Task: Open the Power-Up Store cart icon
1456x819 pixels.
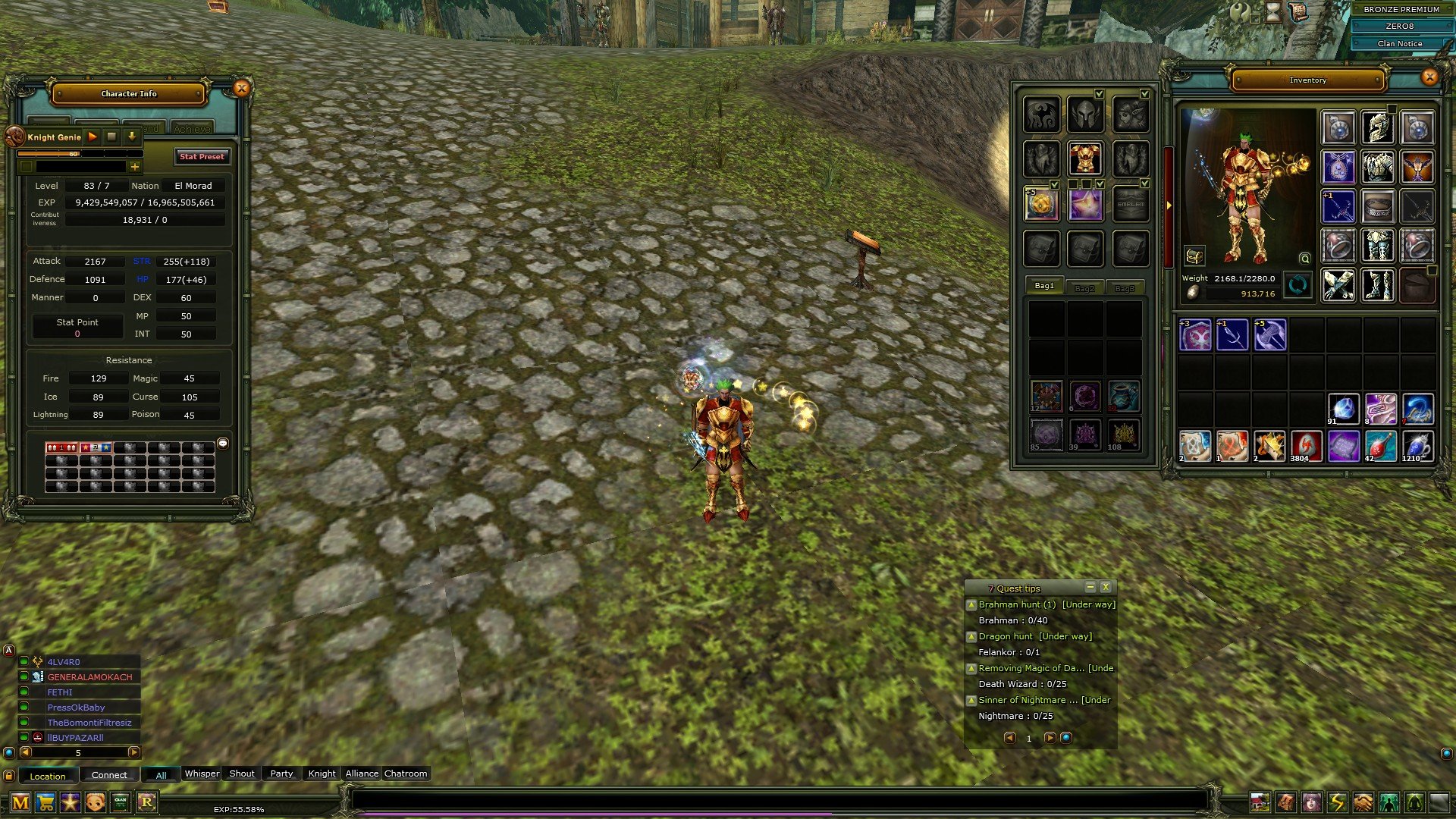Action: tap(45, 802)
